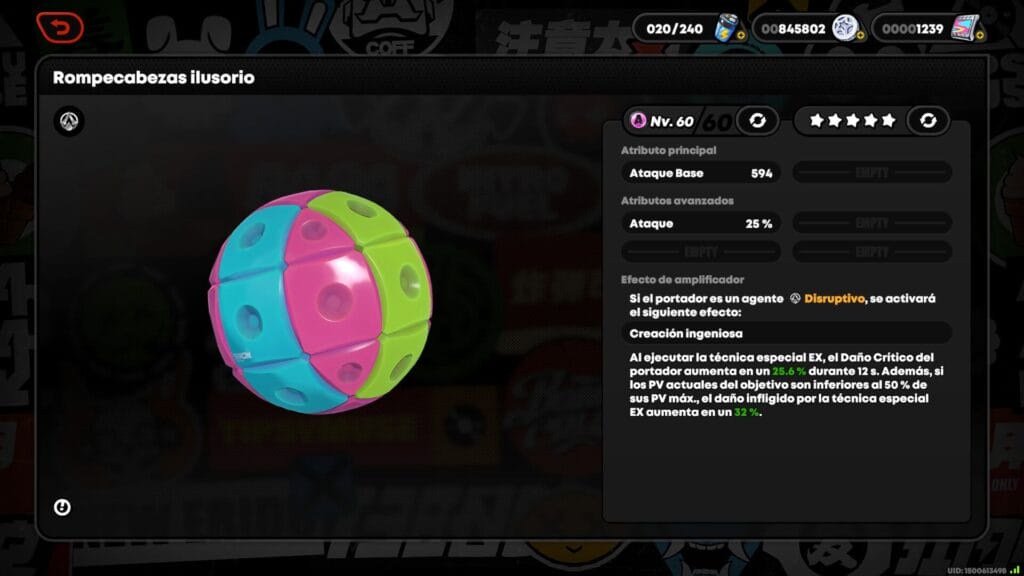Click the refresh button beside Nv. 60
The width and height of the screenshot is (1024, 576).
[x=757, y=121]
